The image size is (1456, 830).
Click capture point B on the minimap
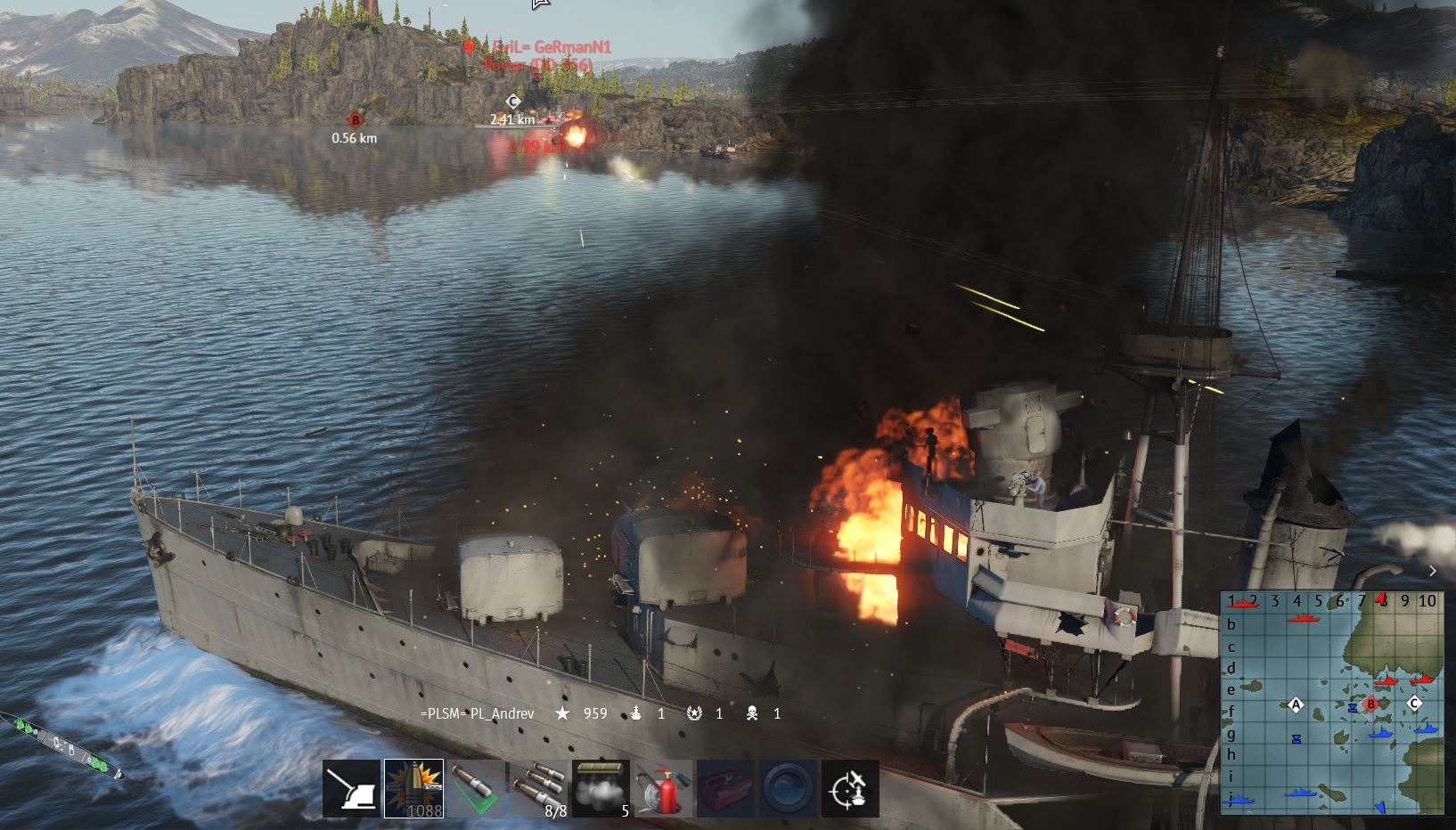pos(1371,704)
